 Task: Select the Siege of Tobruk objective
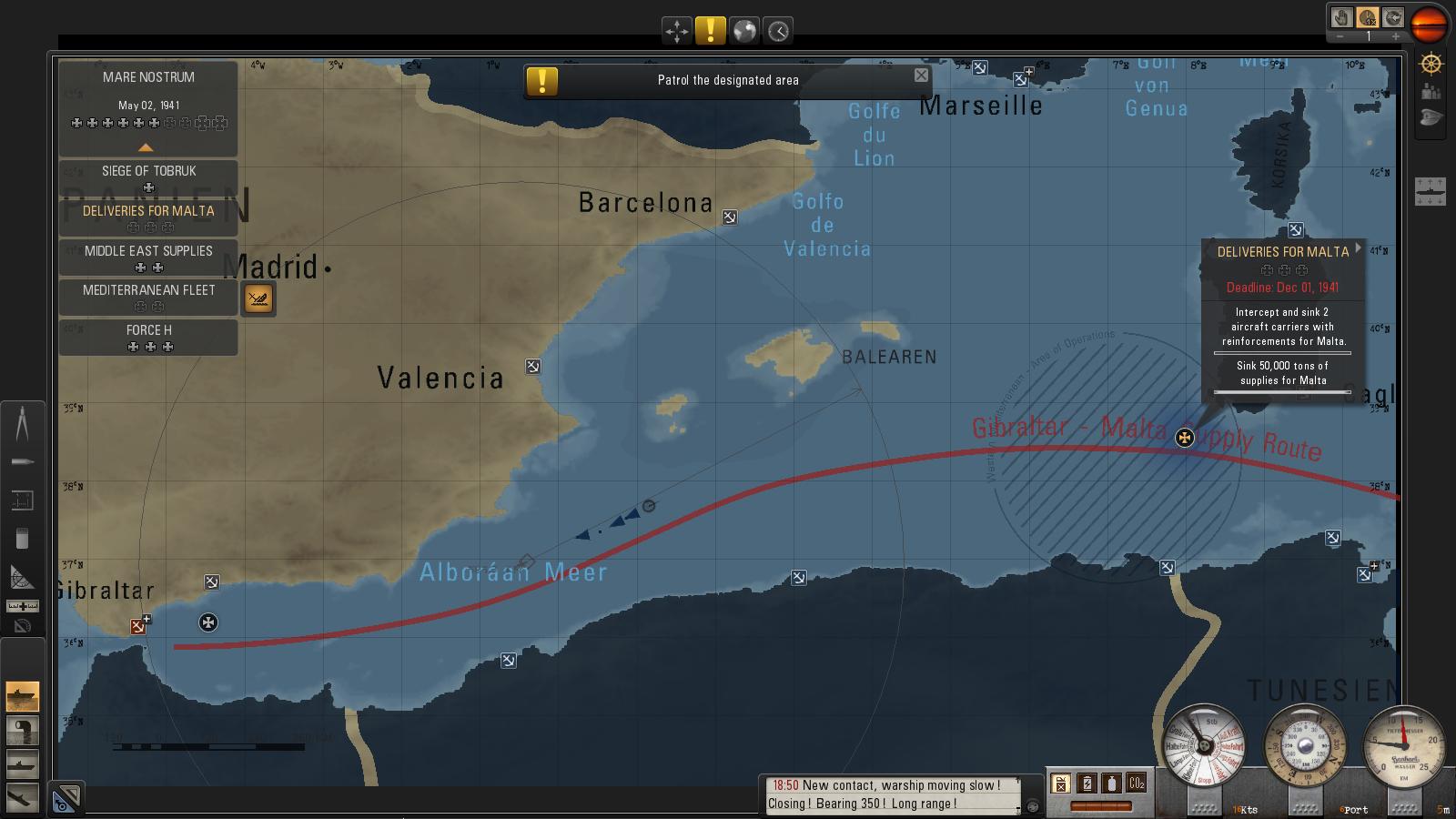pyautogui.click(x=148, y=177)
